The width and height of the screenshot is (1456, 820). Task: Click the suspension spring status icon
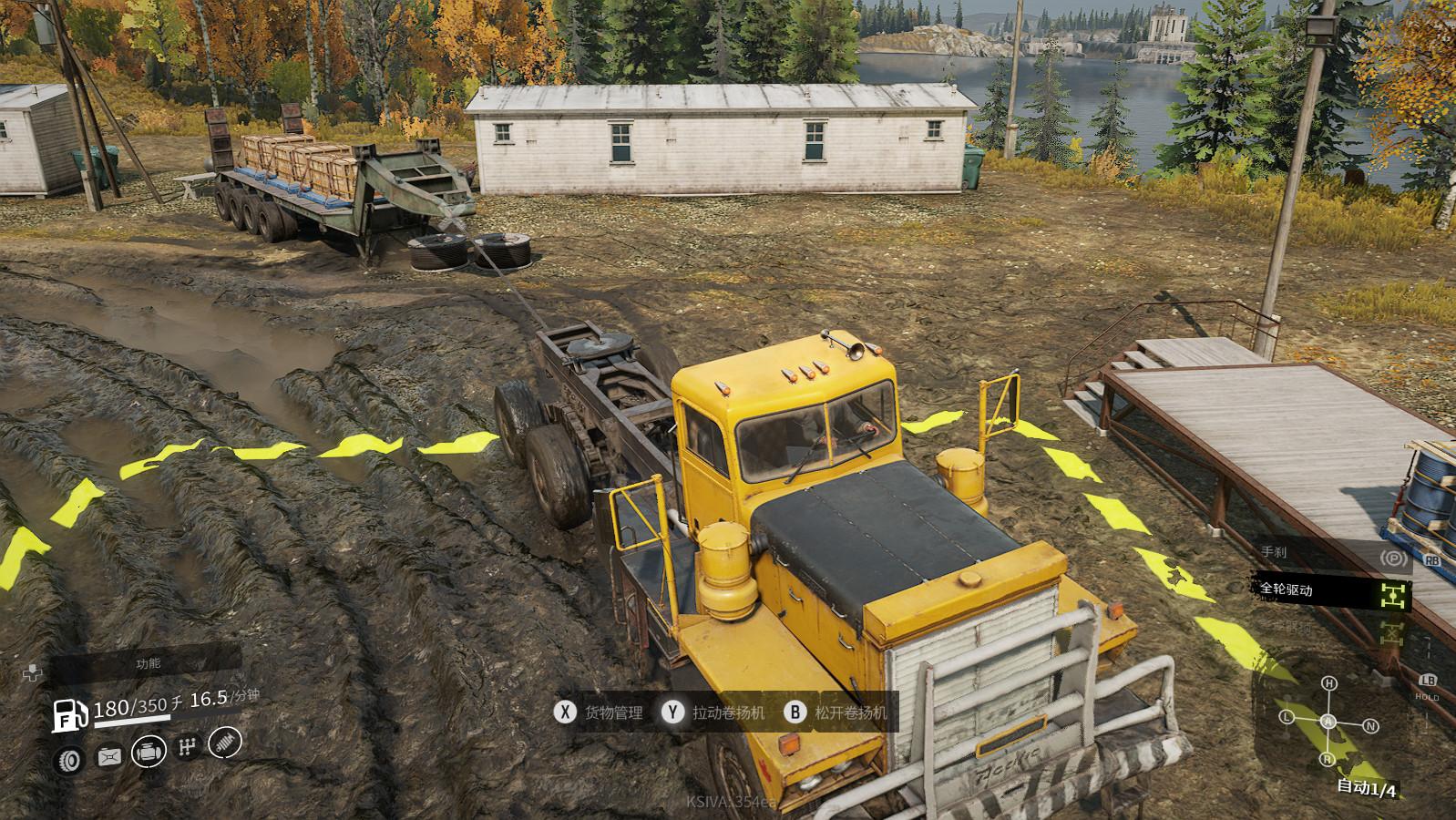226,743
